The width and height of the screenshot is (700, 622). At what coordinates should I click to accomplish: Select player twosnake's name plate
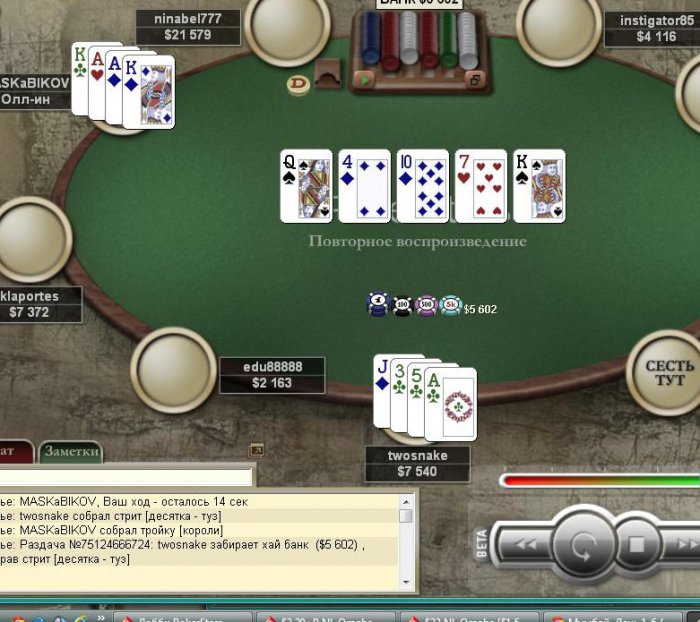417,464
